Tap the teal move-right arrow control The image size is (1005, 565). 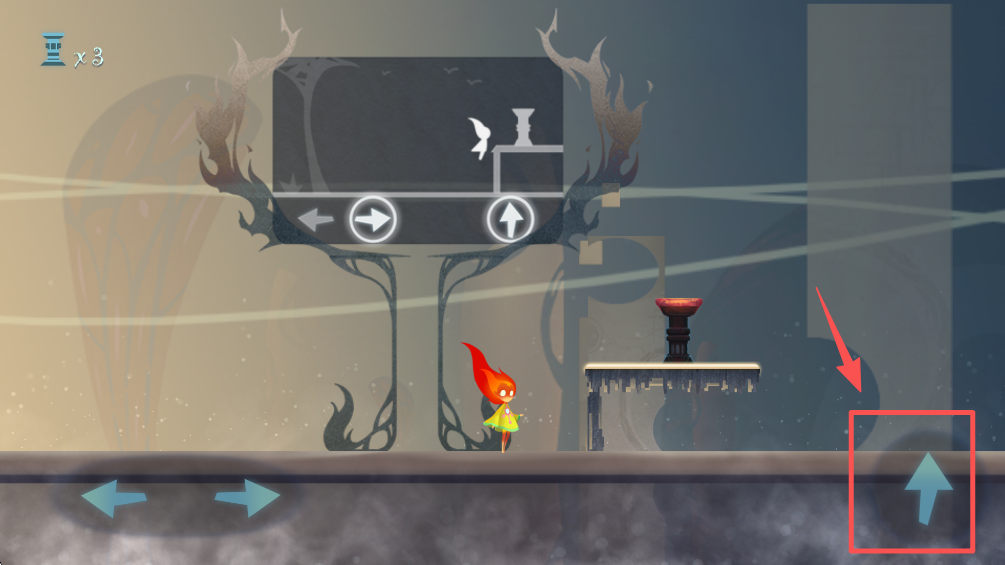pyautogui.click(x=247, y=497)
